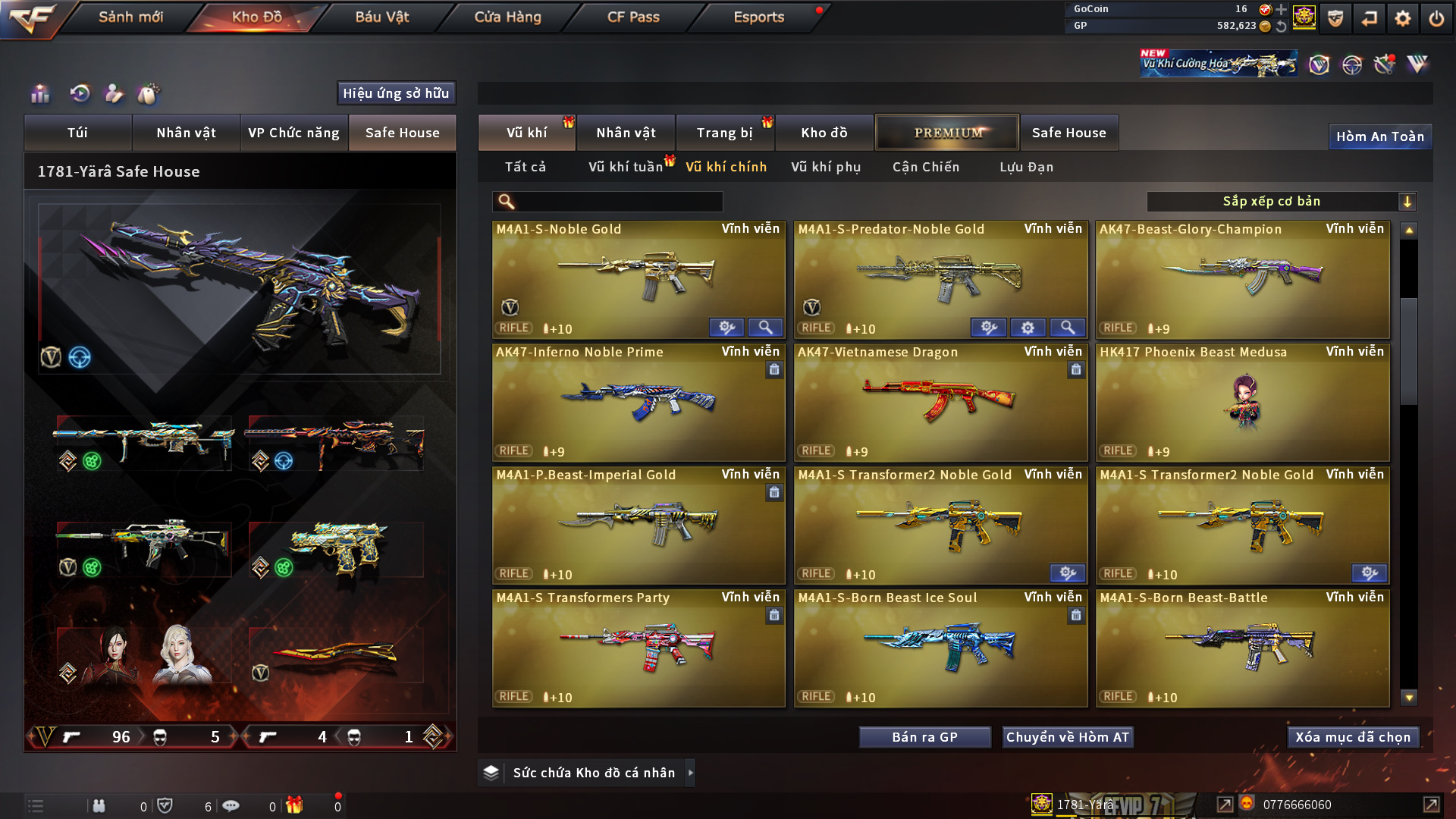Go to the Cửa Hàng shop
The height and width of the screenshot is (819, 1456).
(507, 17)
